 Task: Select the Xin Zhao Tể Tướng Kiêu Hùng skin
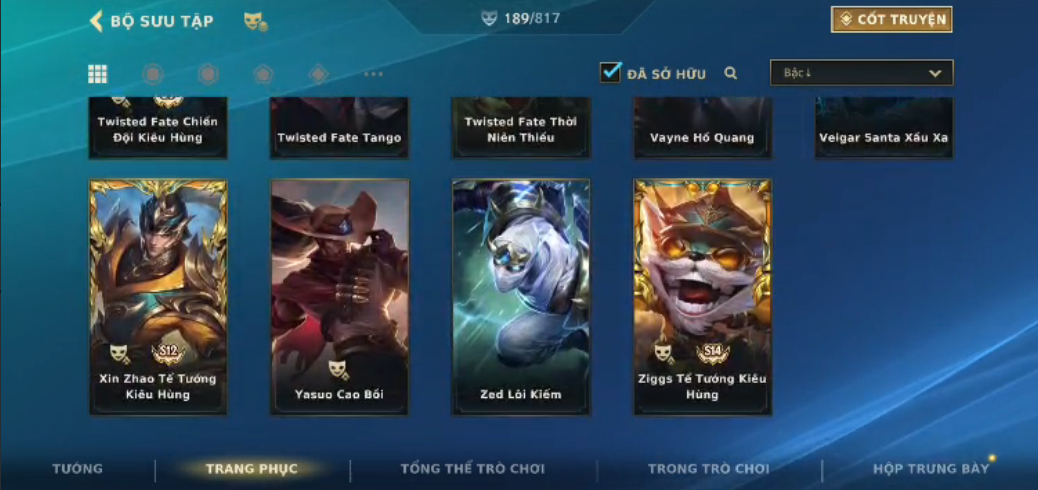158,296
